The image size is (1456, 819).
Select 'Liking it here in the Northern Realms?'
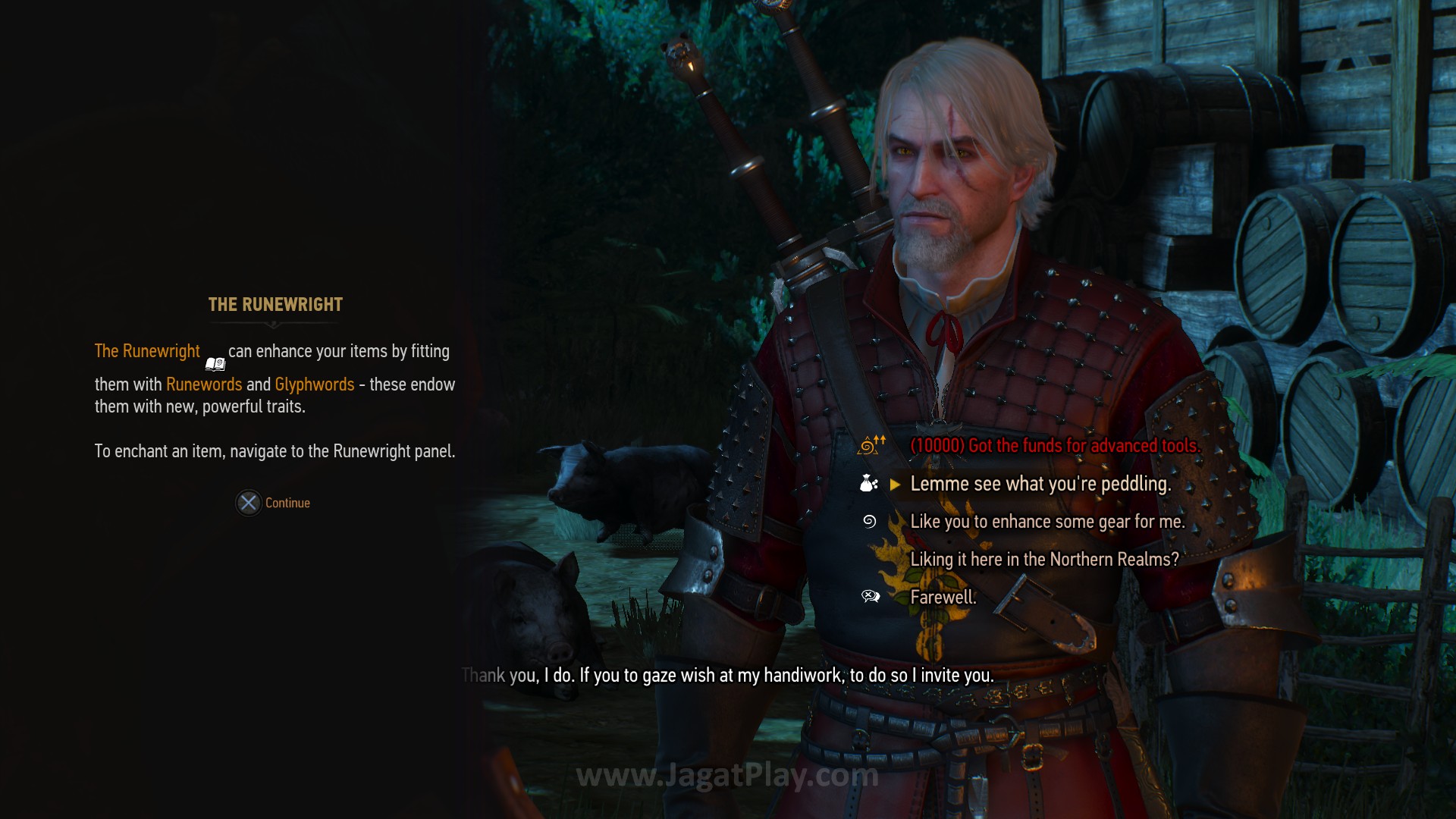pos(1043,560)
